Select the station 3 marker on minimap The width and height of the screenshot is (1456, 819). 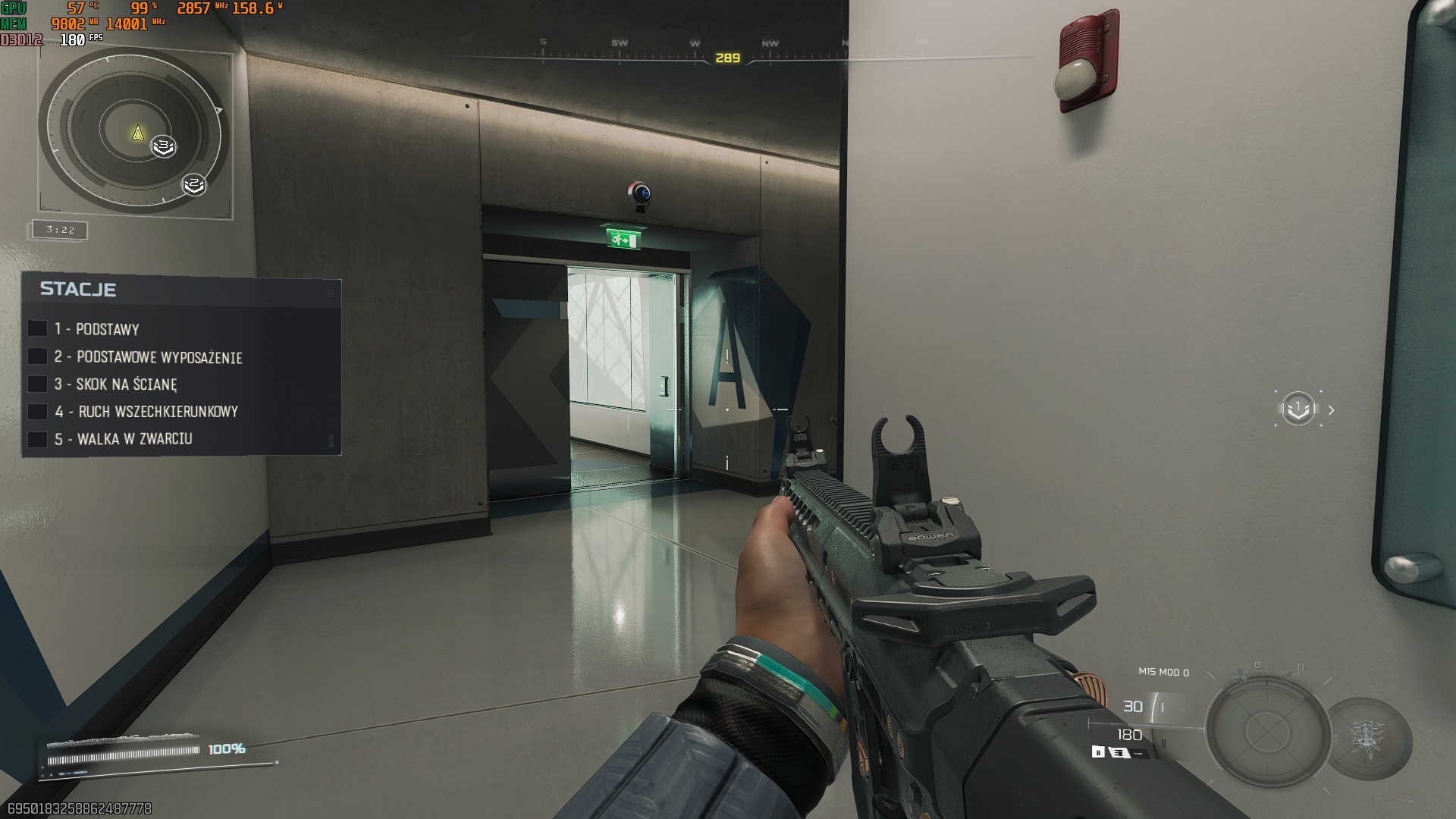tap(163, 146)
